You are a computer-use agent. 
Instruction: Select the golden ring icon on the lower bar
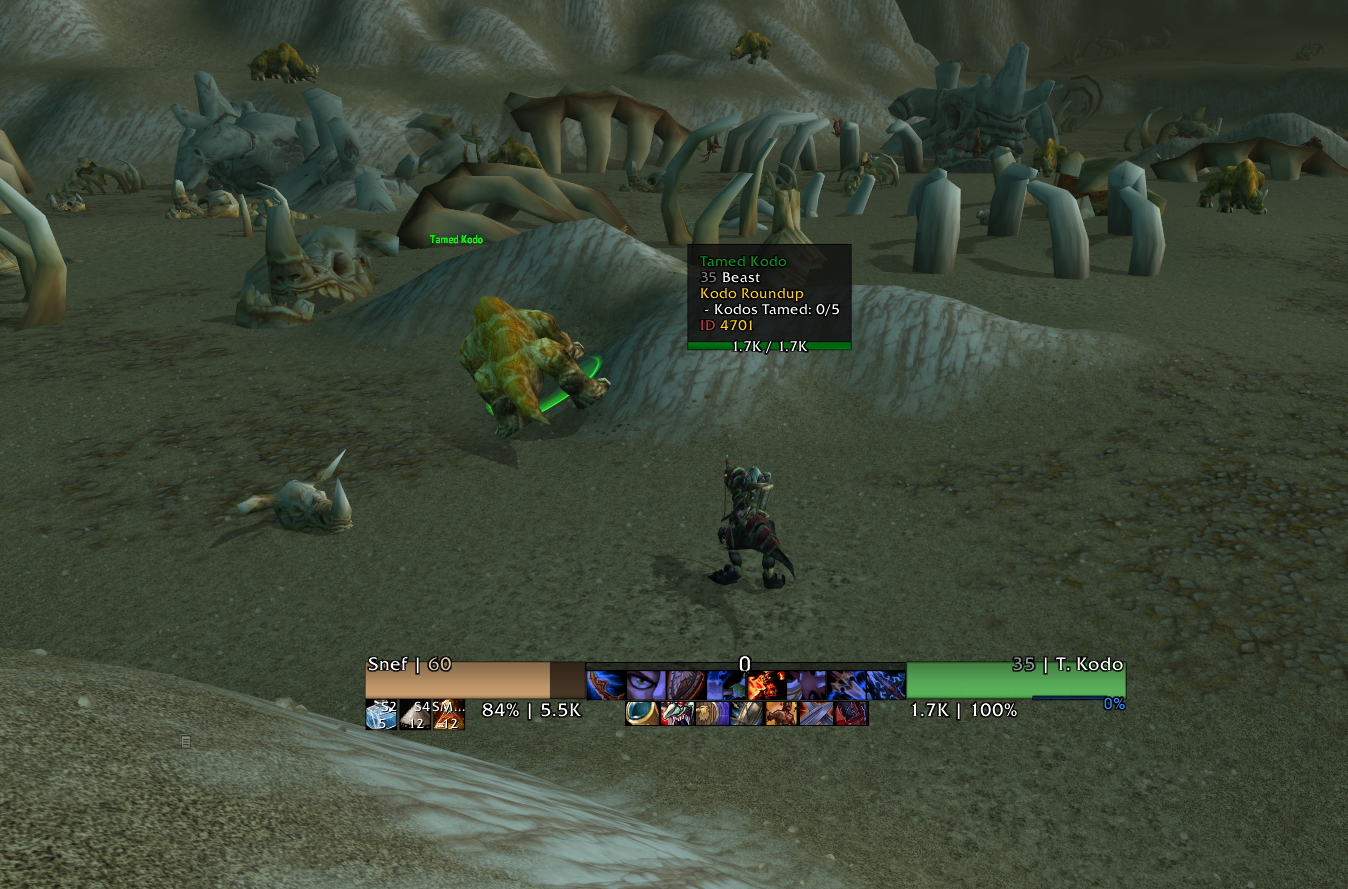pyautogui.click(x=642, y=713)
